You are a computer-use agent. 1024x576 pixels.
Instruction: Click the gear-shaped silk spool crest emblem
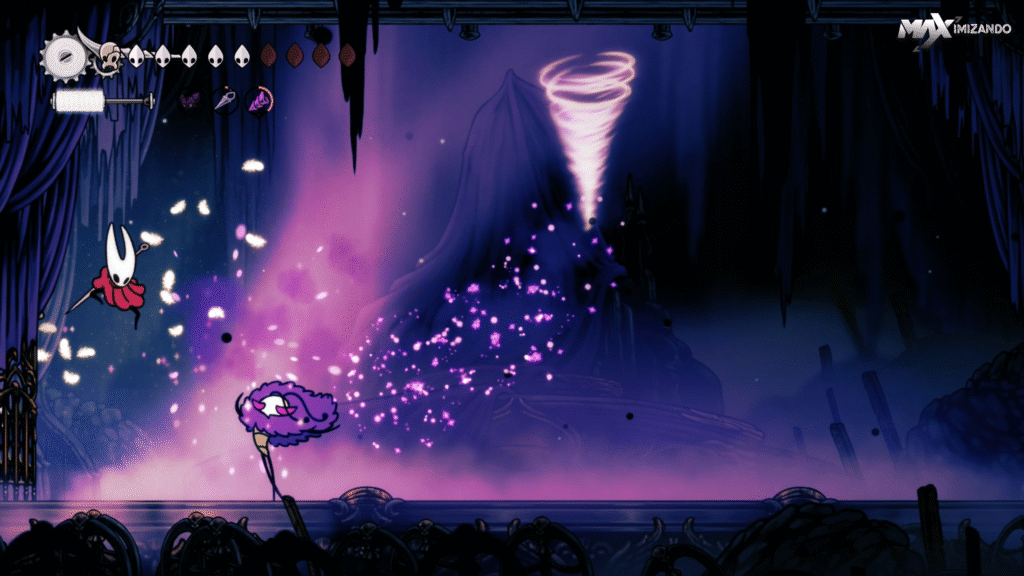[62, 56]
